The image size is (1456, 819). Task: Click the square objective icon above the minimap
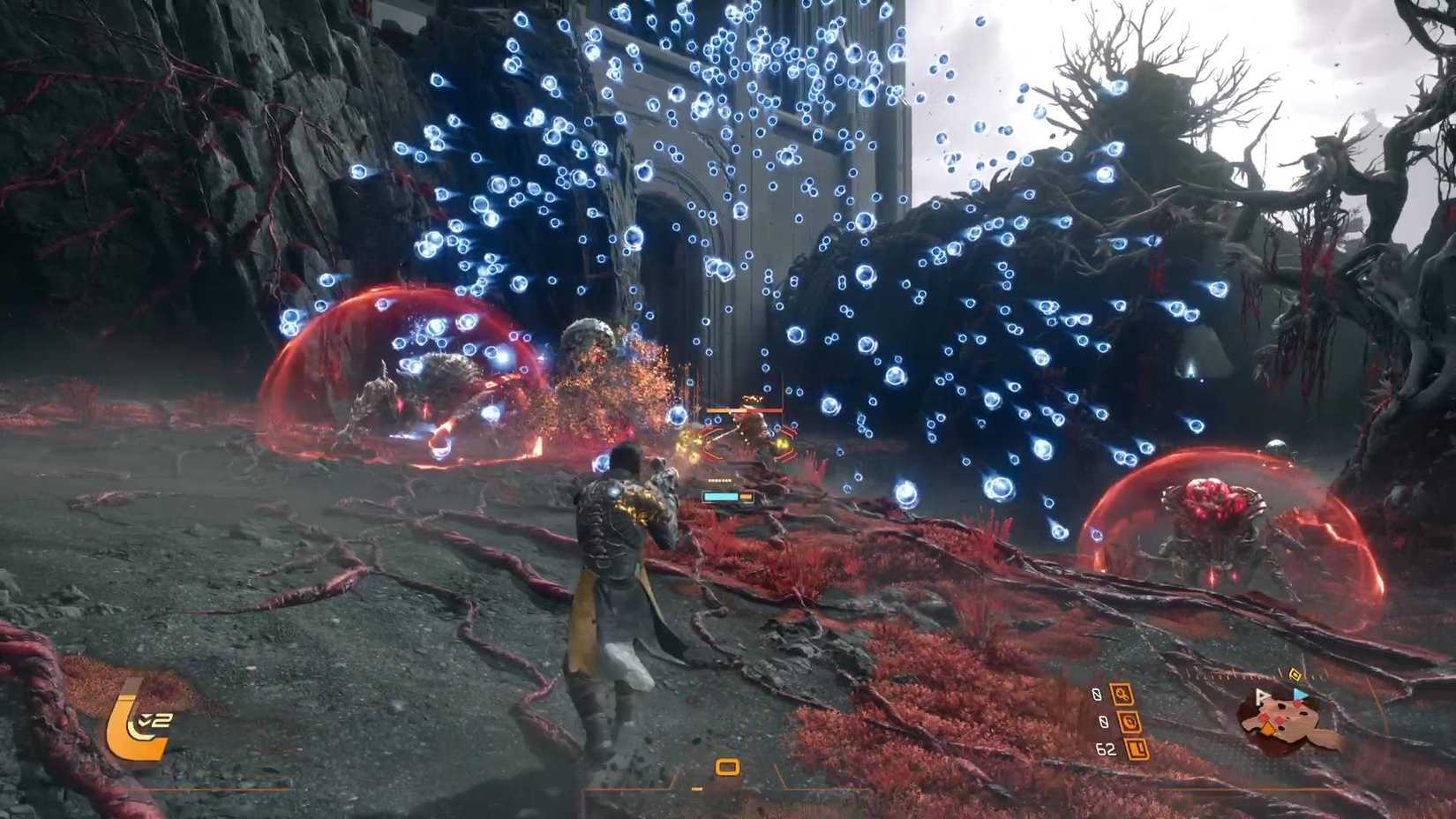point(1295,675)
